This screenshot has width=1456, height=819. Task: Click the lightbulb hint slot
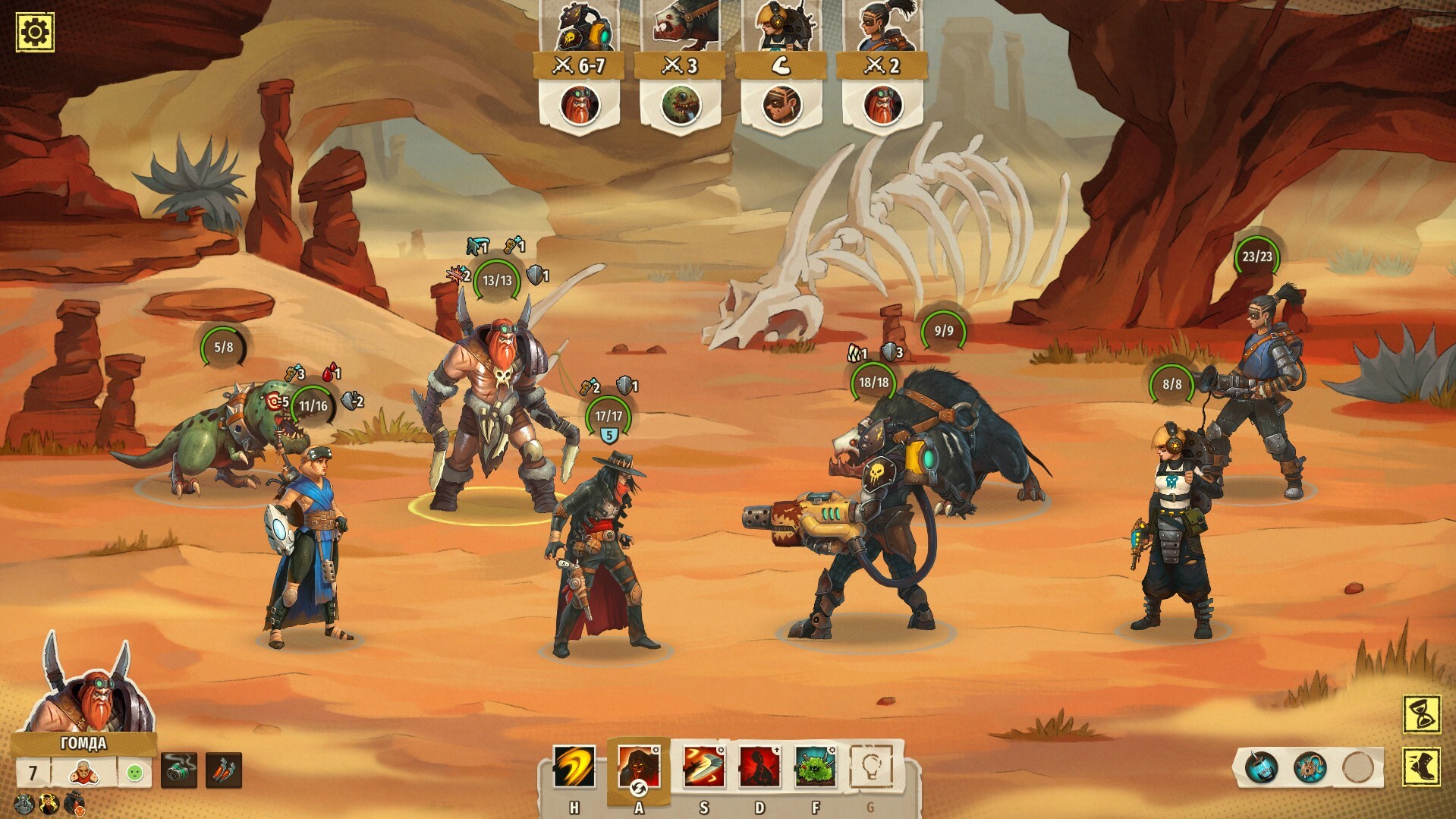870,767
